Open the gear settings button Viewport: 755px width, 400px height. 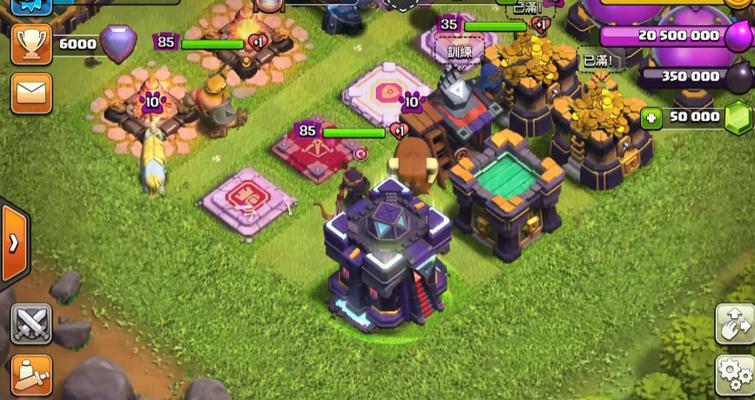tap(735, 375)
